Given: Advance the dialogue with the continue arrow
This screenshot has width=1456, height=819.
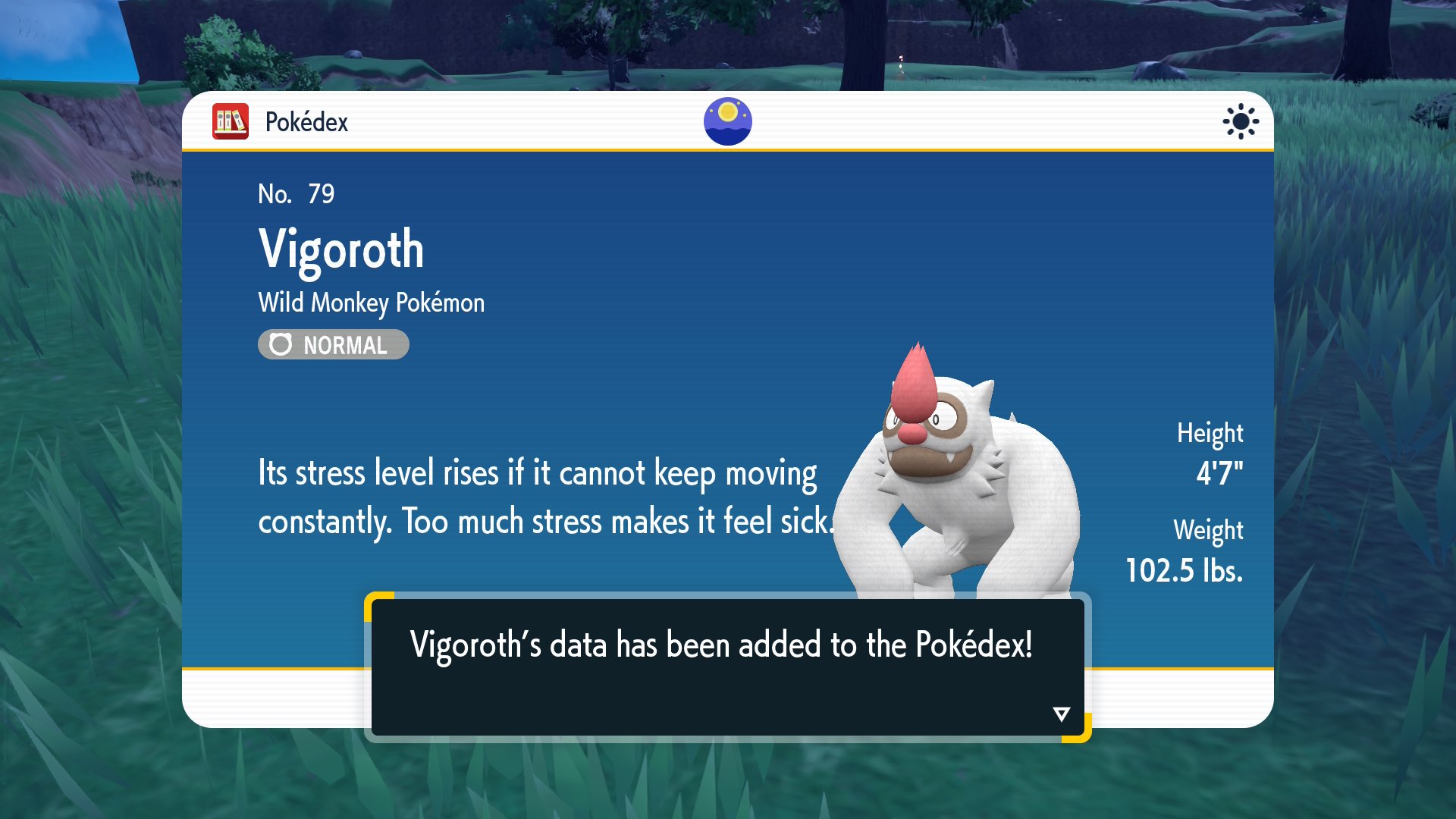Looking at the screenshot, I should pyautogui.click(x=1061, y=714).
